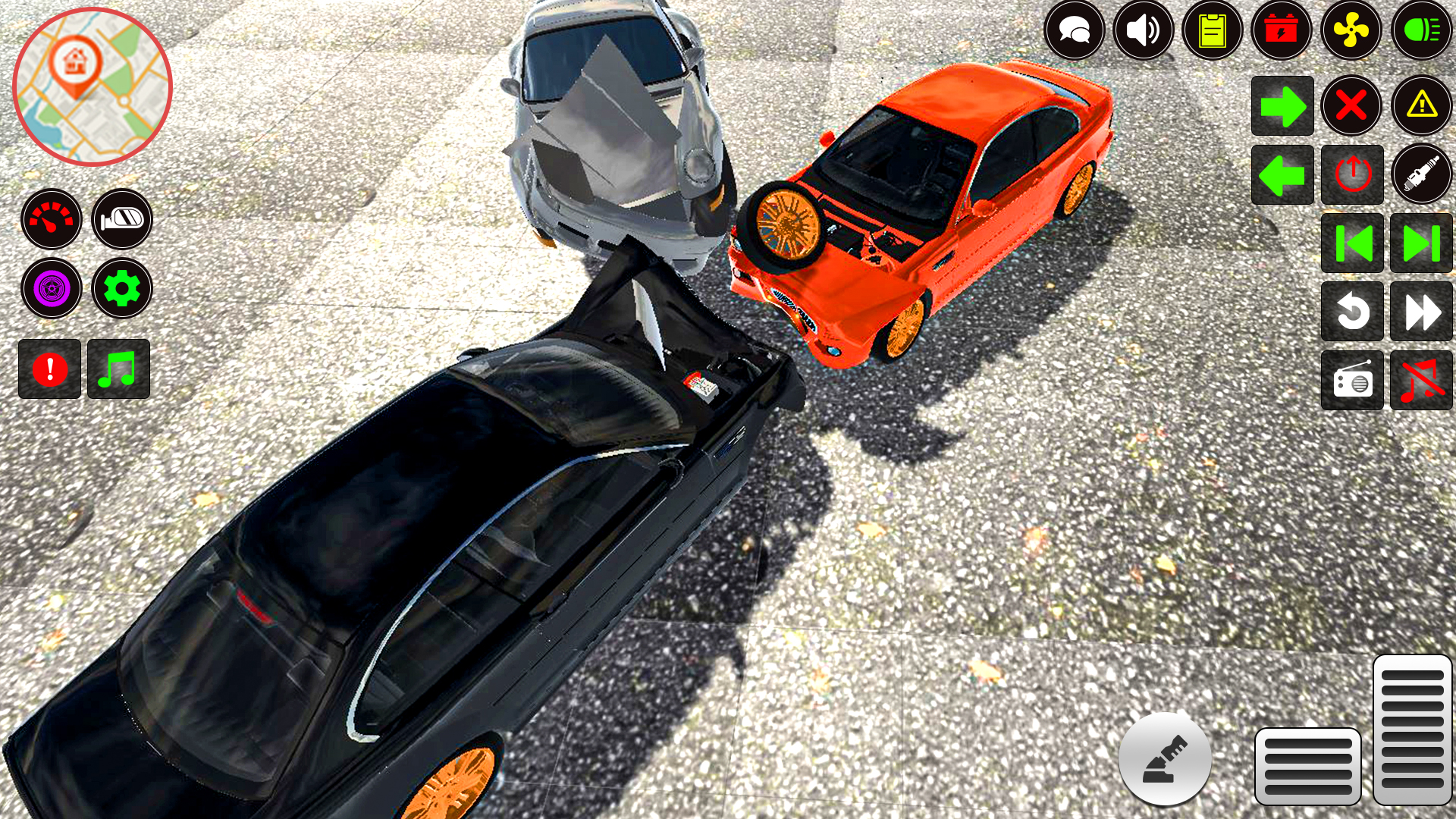This screenshot has height=819, width=1456.
Task: Open the radio panel
Action: (x=1352, y=379)
